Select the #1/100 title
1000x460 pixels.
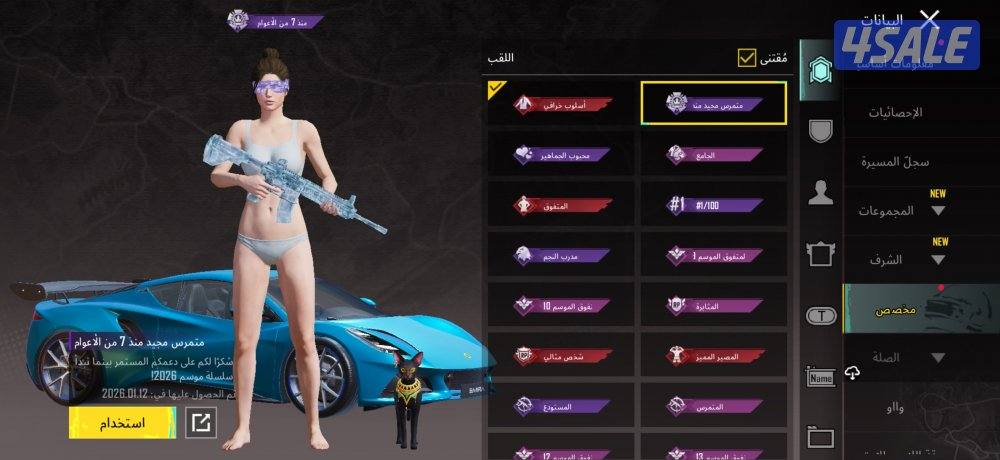[x=713, y=205]
